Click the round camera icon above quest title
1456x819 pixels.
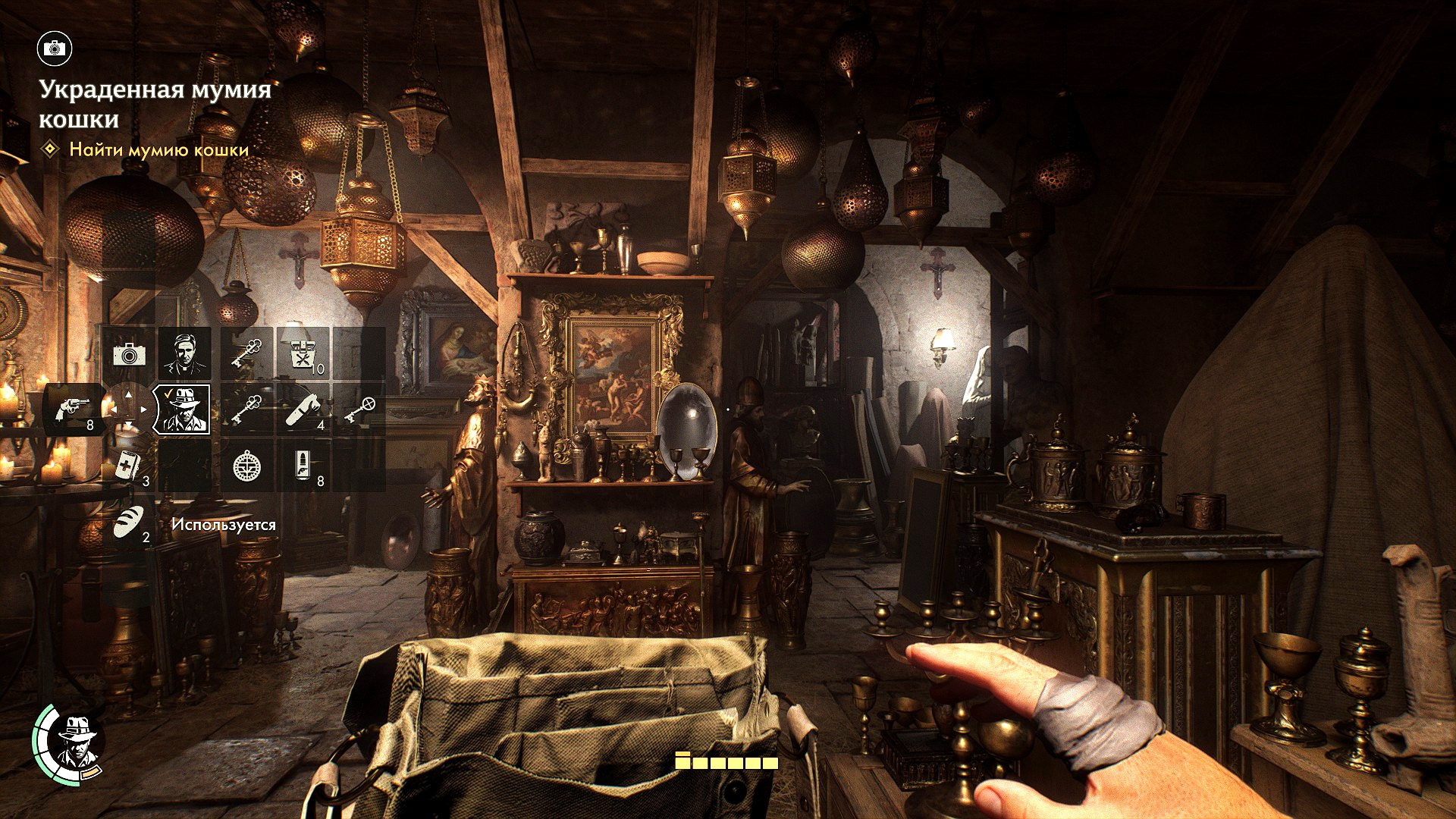pyautogui.click(x=54, y=49)
